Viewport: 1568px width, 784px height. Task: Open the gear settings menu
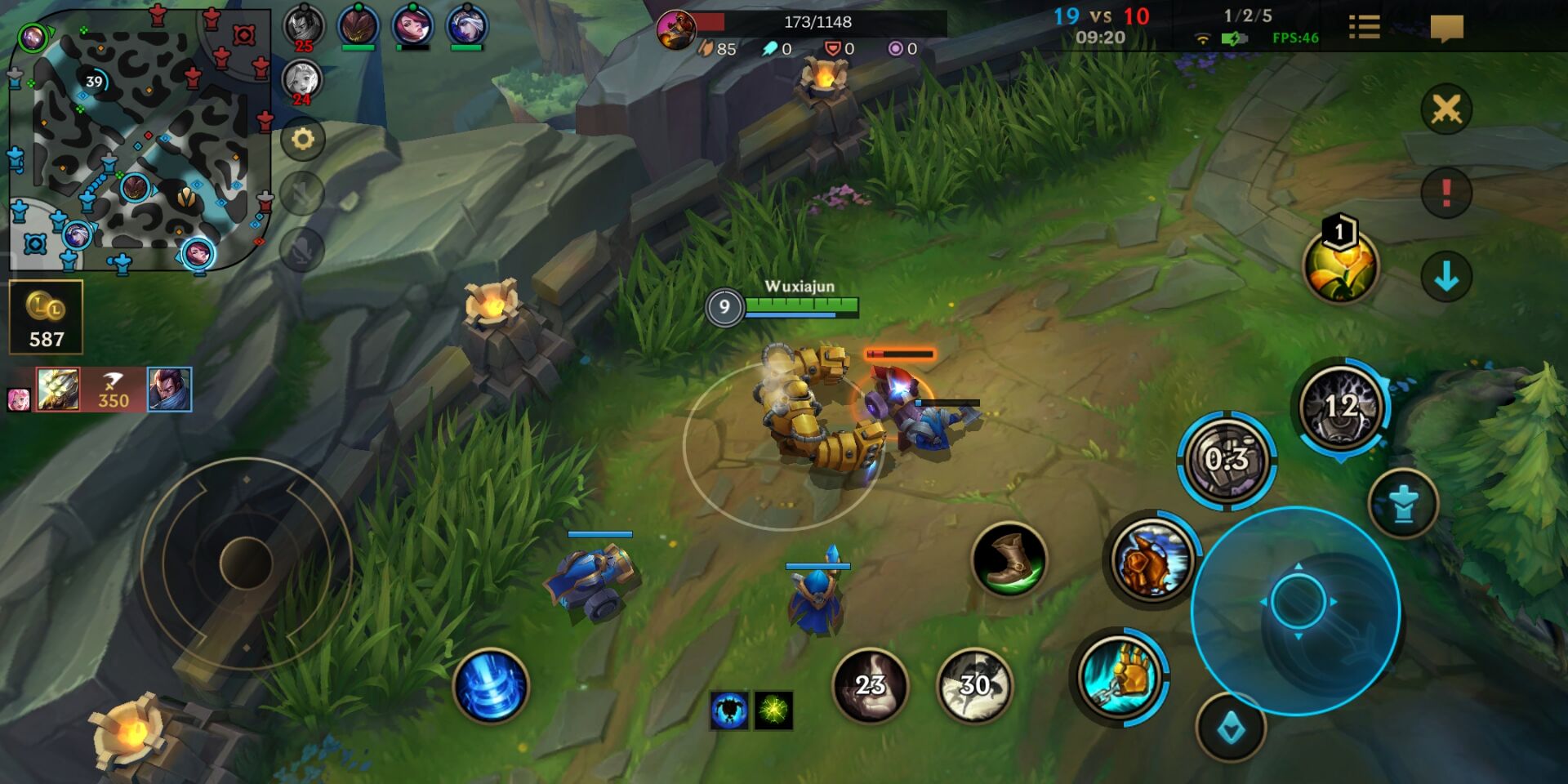pos(303,139)
